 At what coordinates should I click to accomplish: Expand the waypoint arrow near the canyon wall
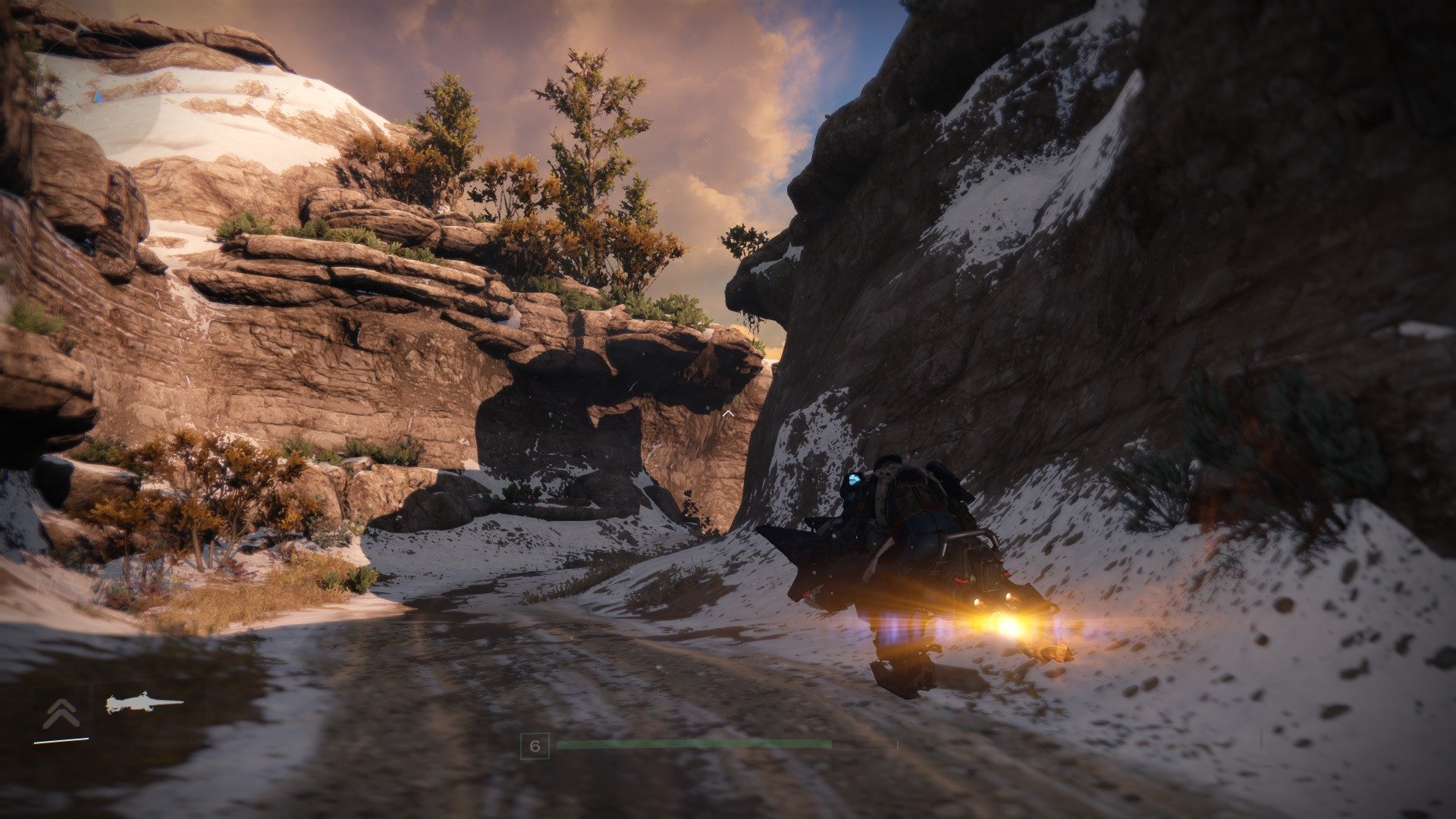click(x=728, y=412)
